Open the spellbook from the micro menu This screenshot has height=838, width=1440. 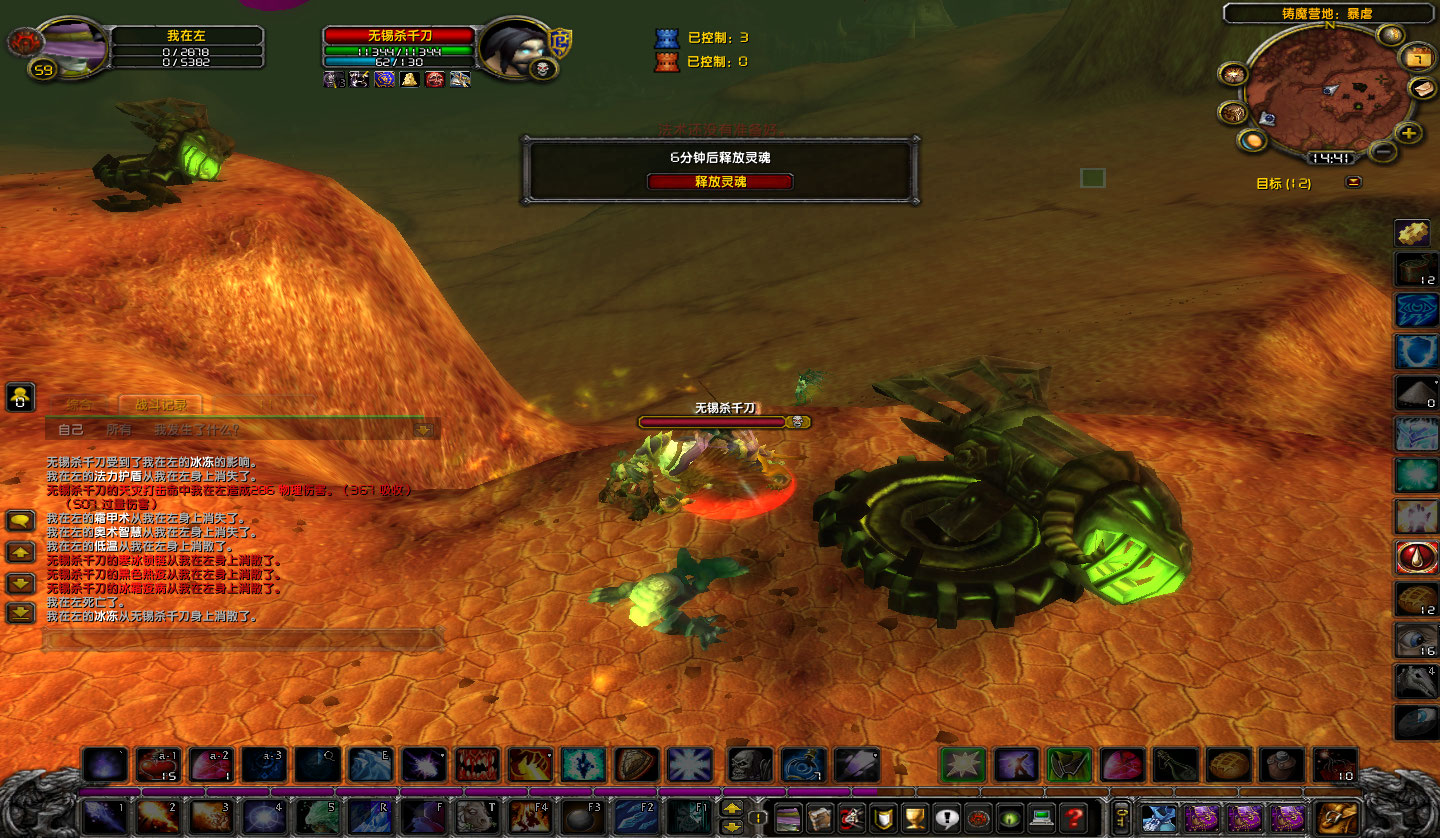(x=821, y=818)
